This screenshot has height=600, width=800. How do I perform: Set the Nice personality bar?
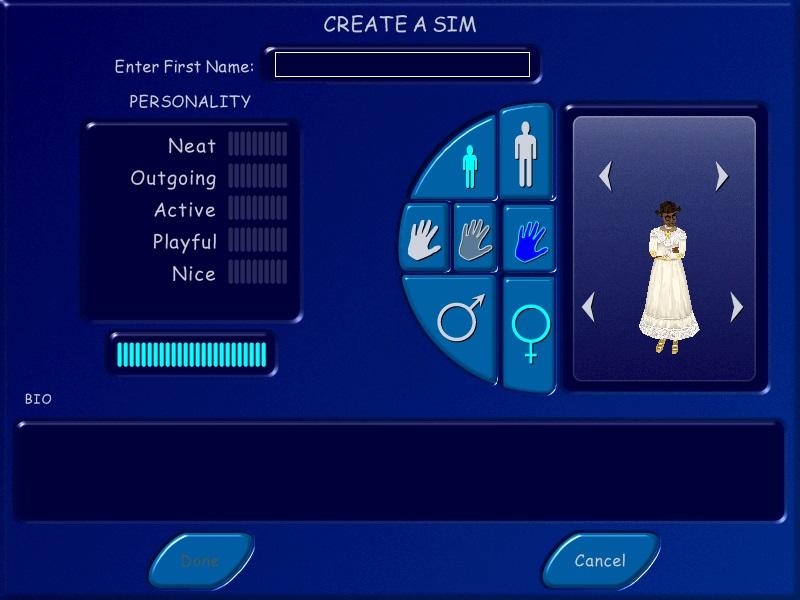point(257,273)
